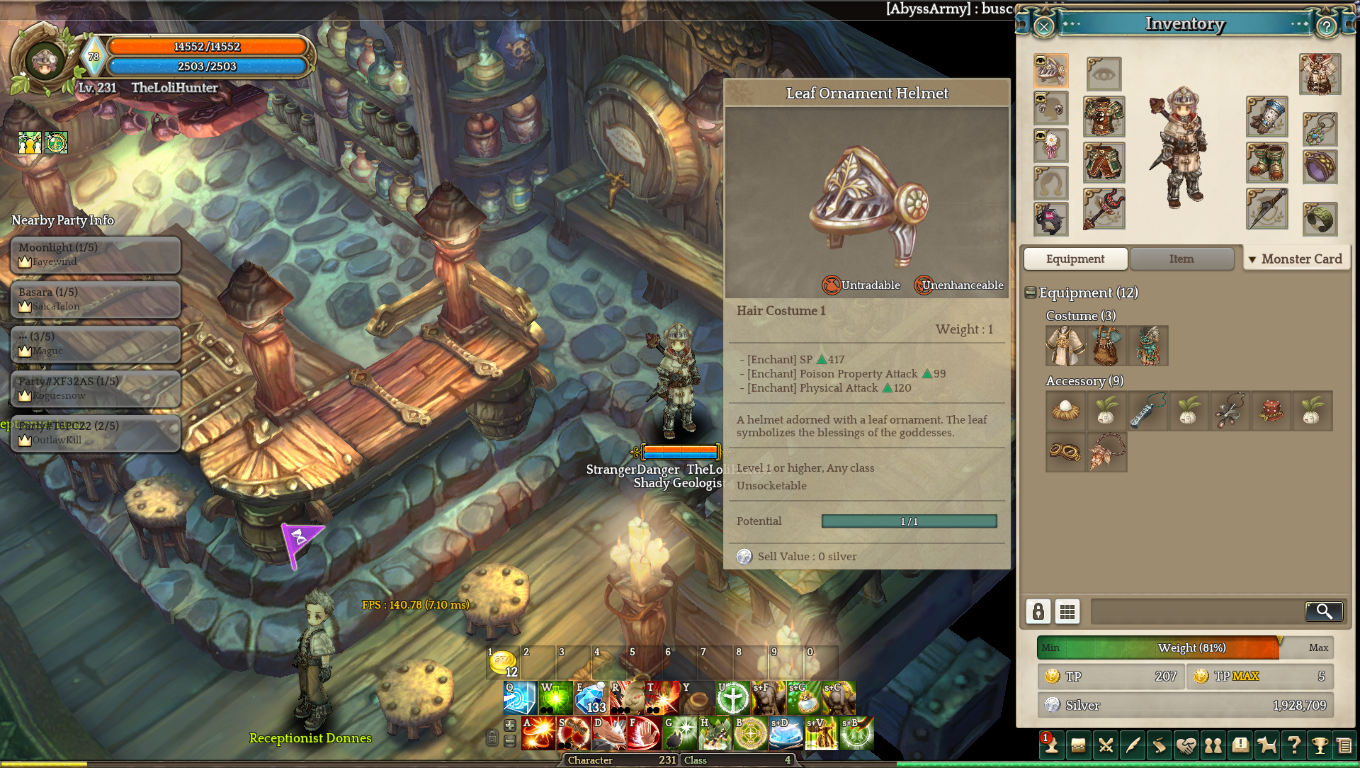Open the Inventory help button

point(1326,26)
